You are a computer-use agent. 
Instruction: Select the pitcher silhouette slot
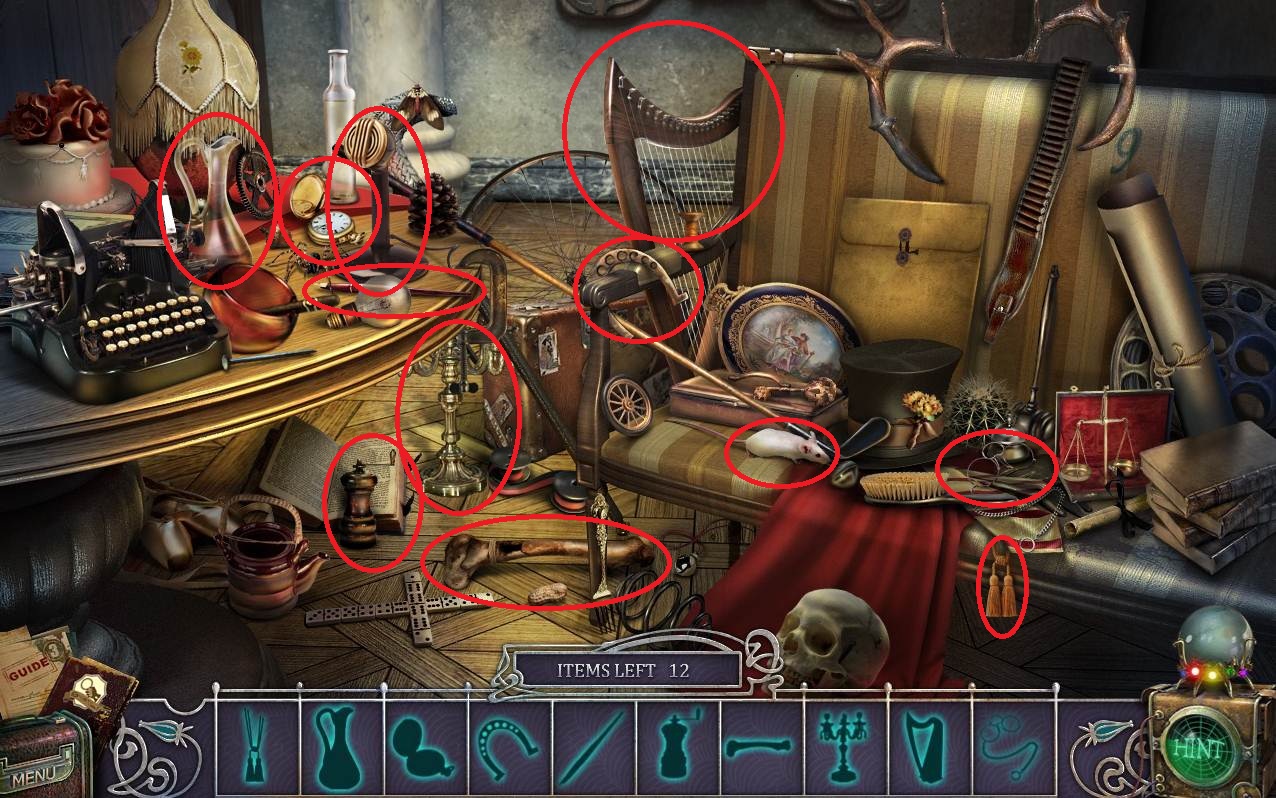[x=337, y=746]
